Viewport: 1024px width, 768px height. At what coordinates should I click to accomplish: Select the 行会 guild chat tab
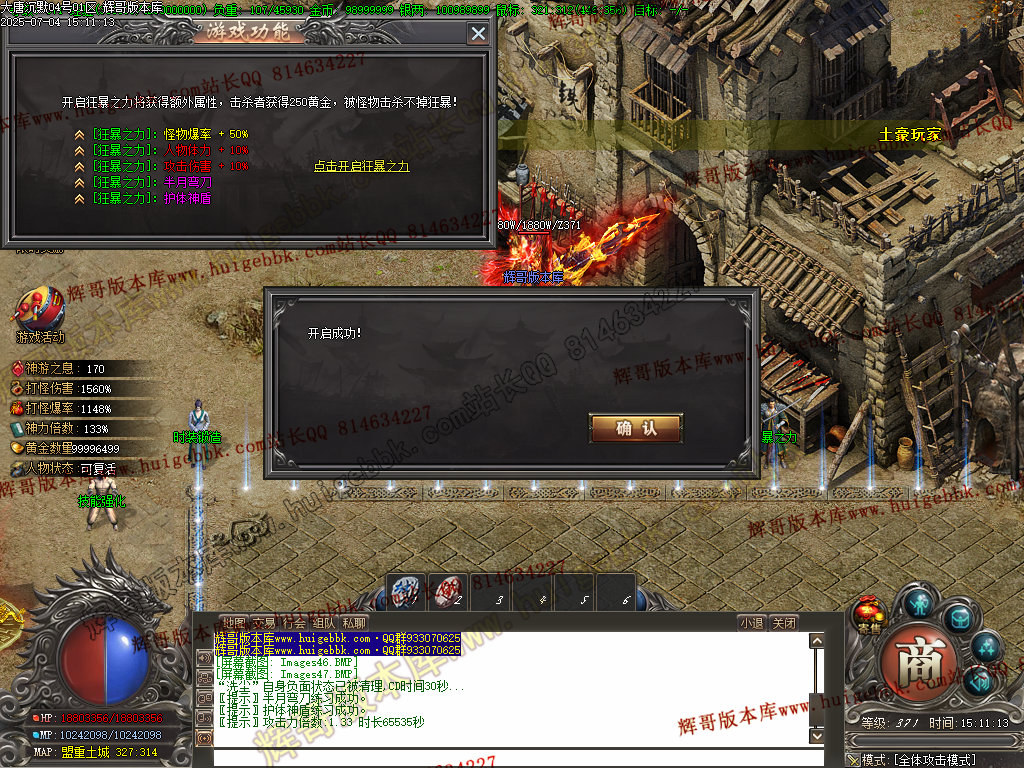[294, 623]
